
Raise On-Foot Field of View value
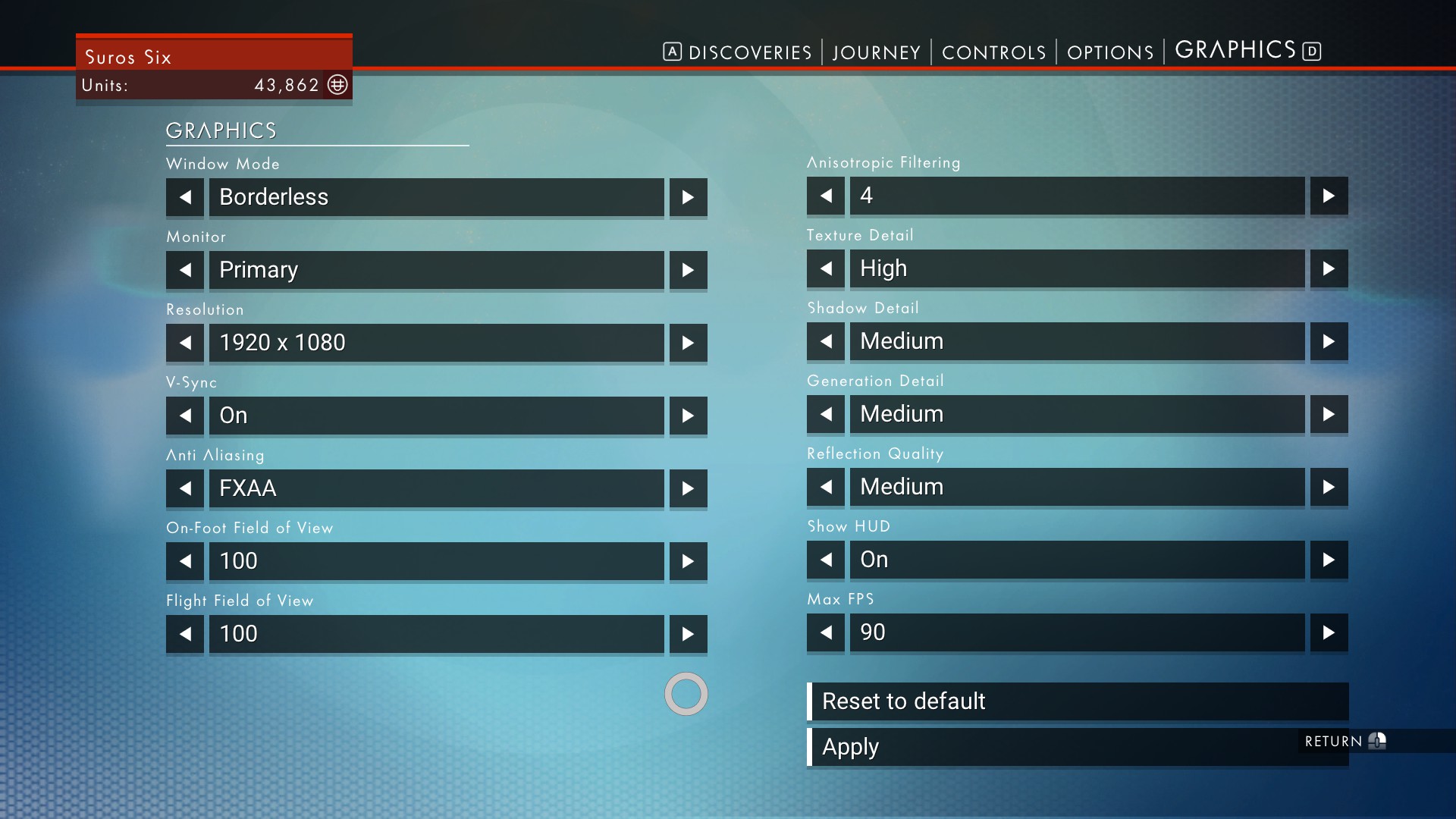pyautogui.click(x=688, y=561)
